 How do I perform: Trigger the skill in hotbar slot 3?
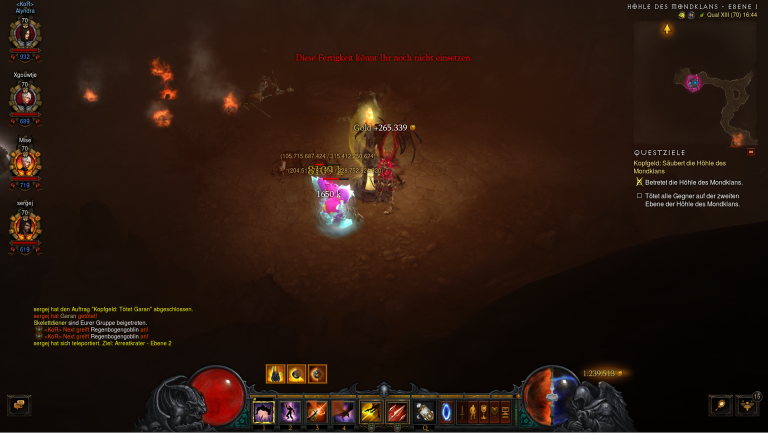(318, 411)
